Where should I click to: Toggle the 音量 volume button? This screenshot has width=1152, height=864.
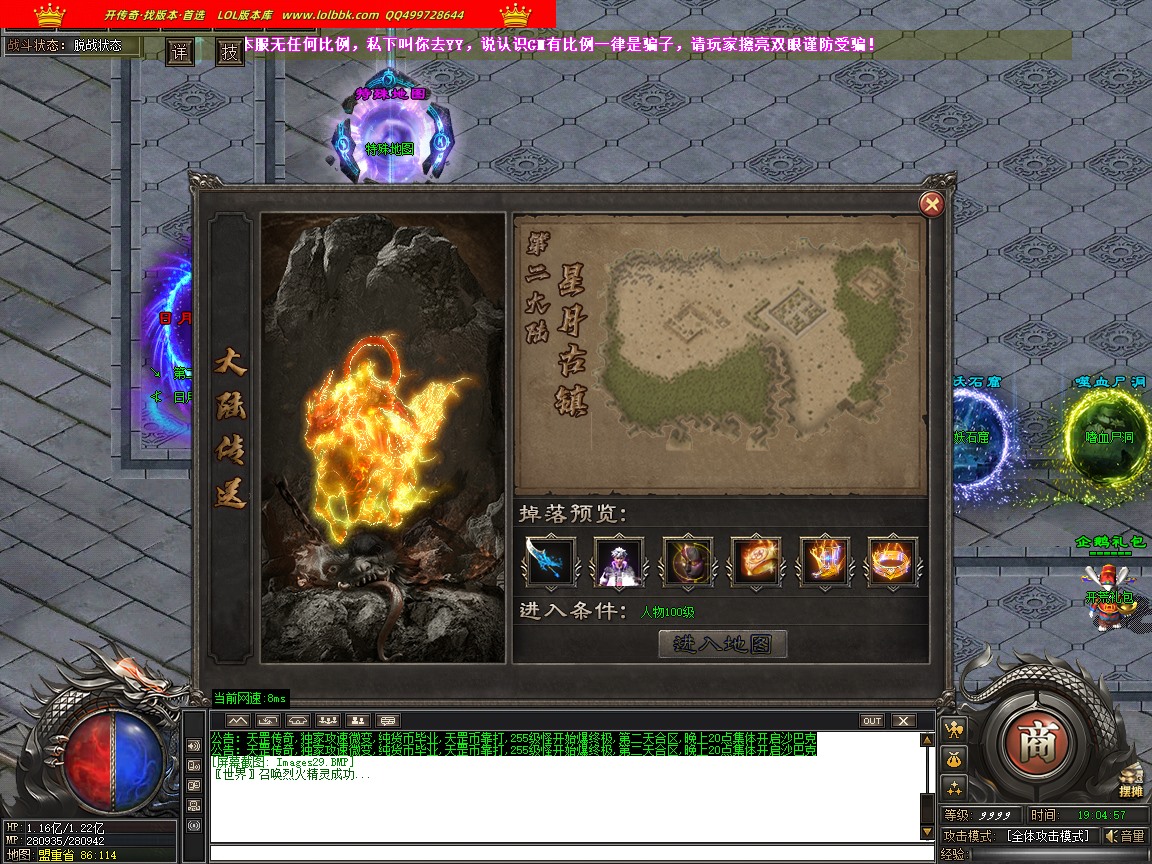[x=1124, y=836]
